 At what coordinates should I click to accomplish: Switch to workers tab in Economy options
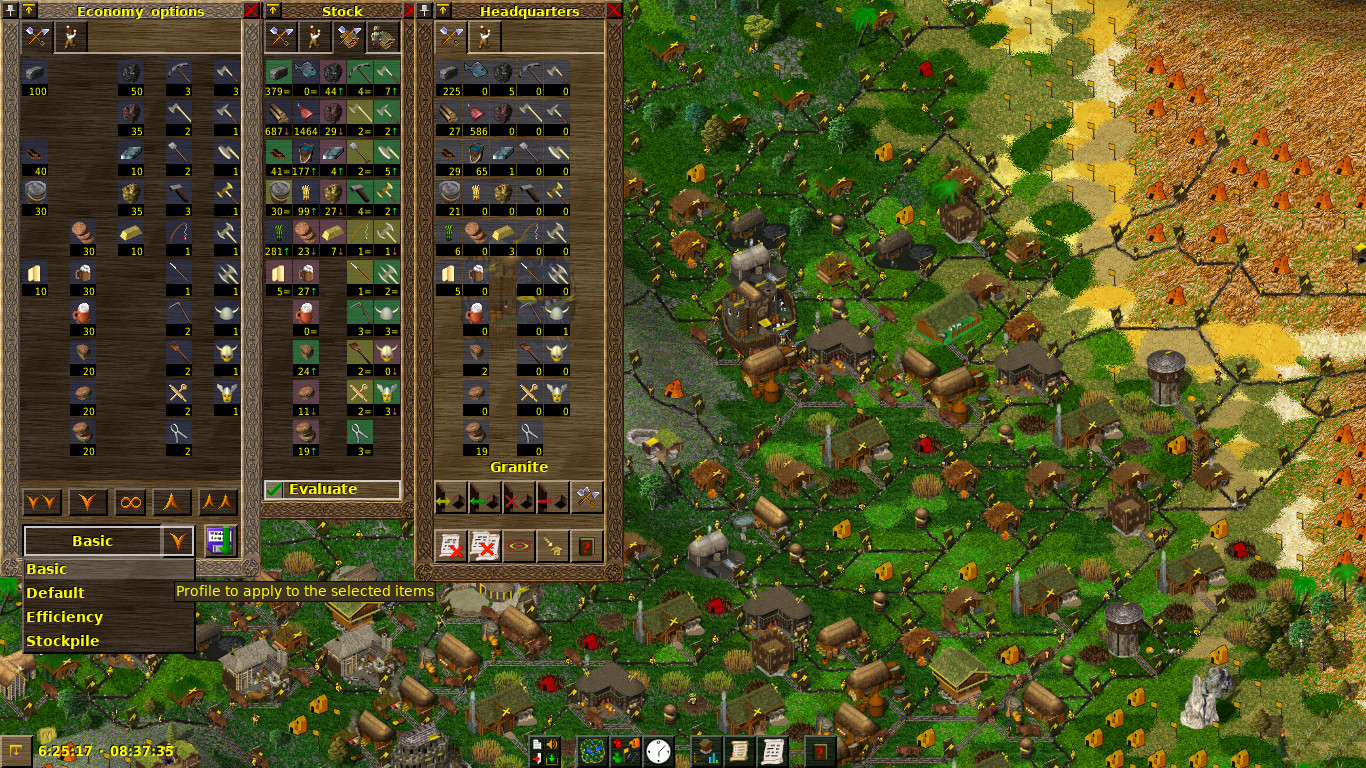click(x=71, y=37)
